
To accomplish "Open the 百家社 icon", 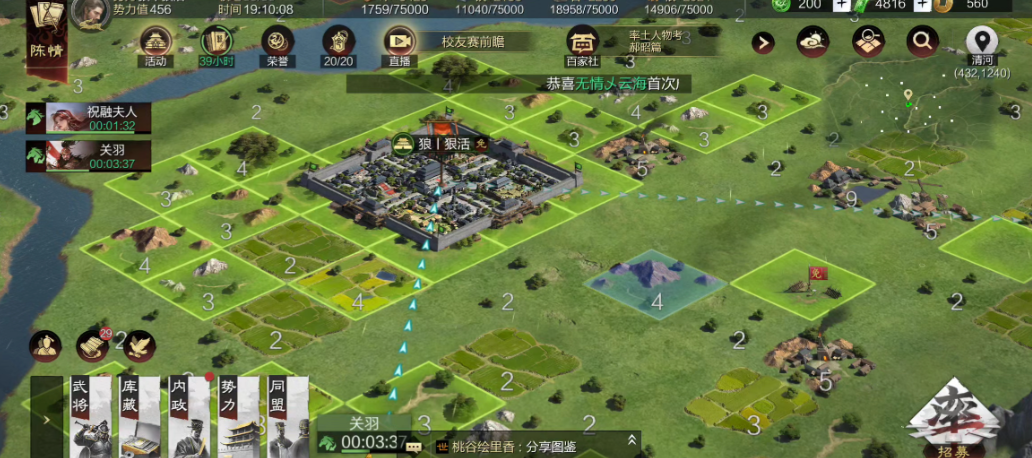I will click(581, 43).
